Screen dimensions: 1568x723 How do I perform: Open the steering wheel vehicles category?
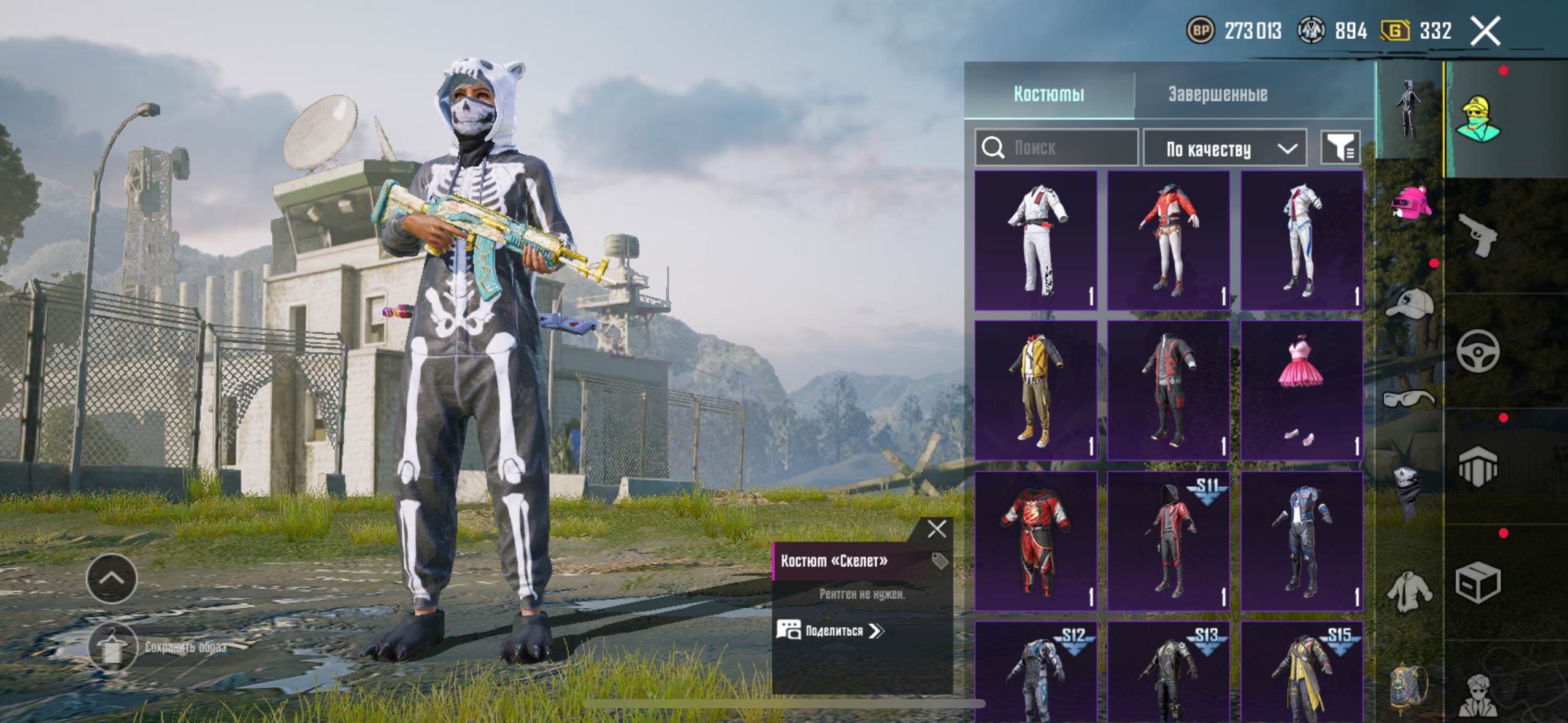pyautogui.click(x=1478, y=351)
